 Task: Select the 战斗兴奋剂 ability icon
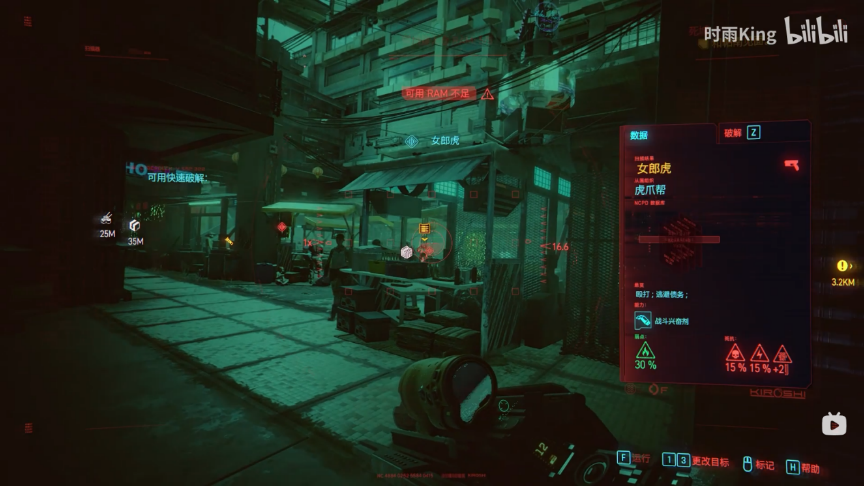[643, 321]
